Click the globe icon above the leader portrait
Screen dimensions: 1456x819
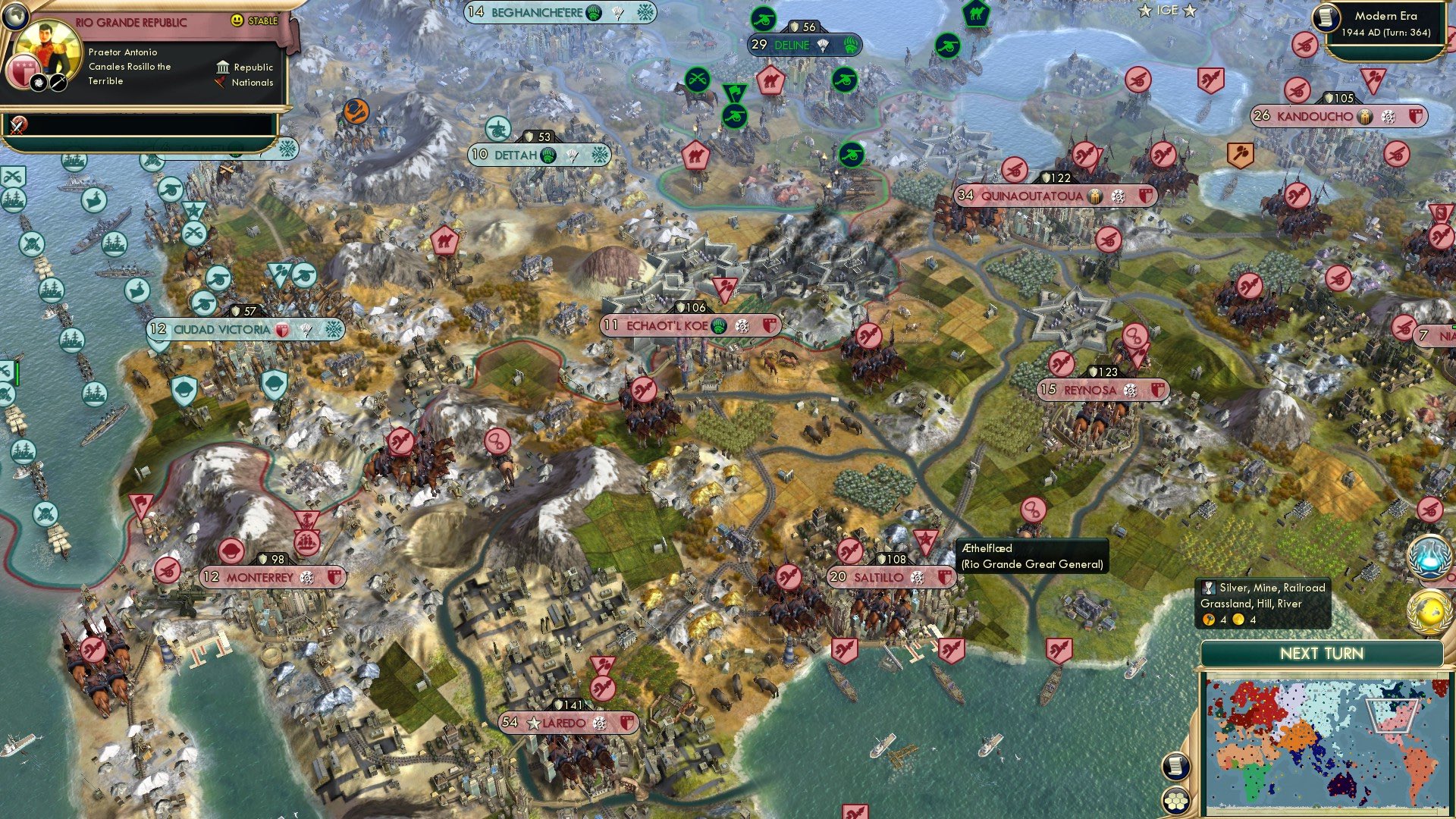click(14, 15)
